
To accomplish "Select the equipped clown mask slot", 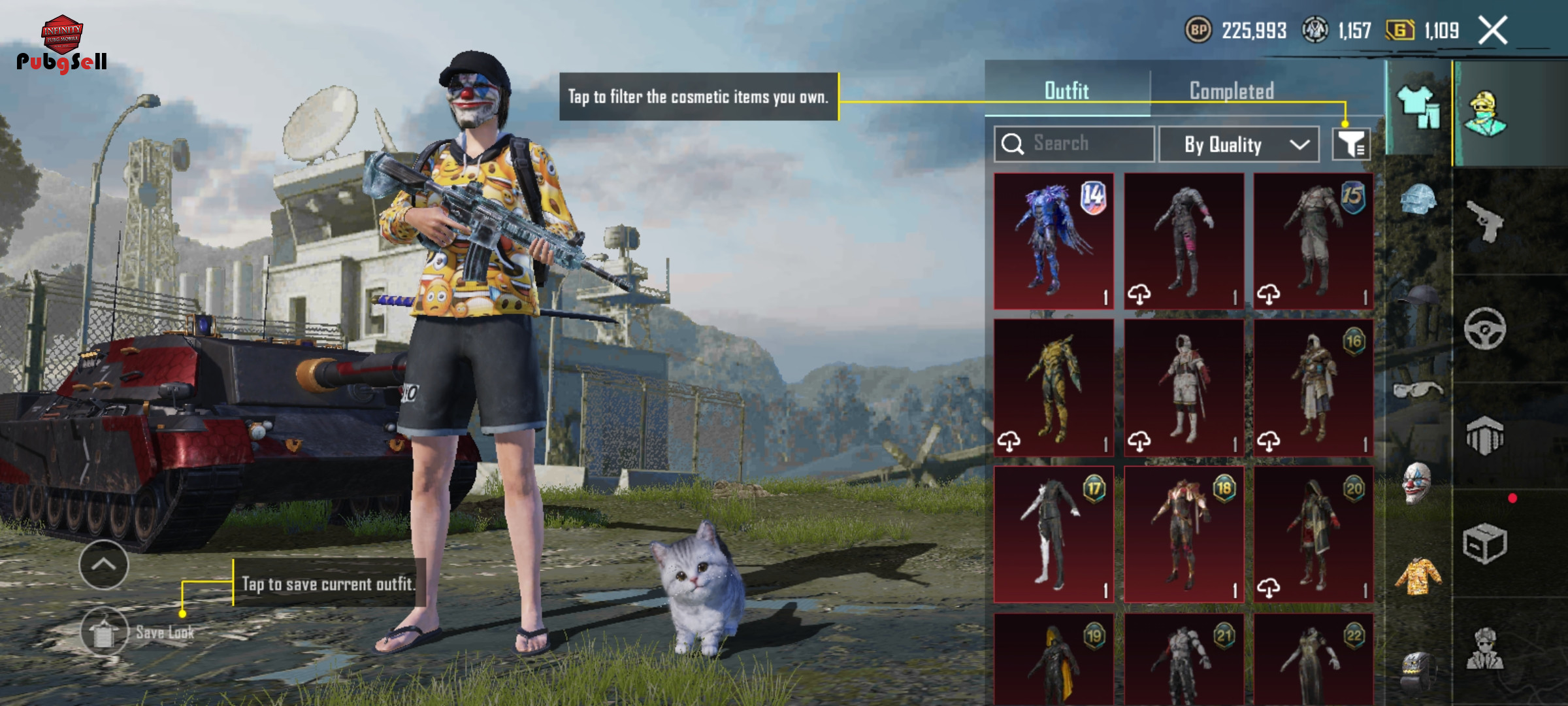I will (1416, 482).
